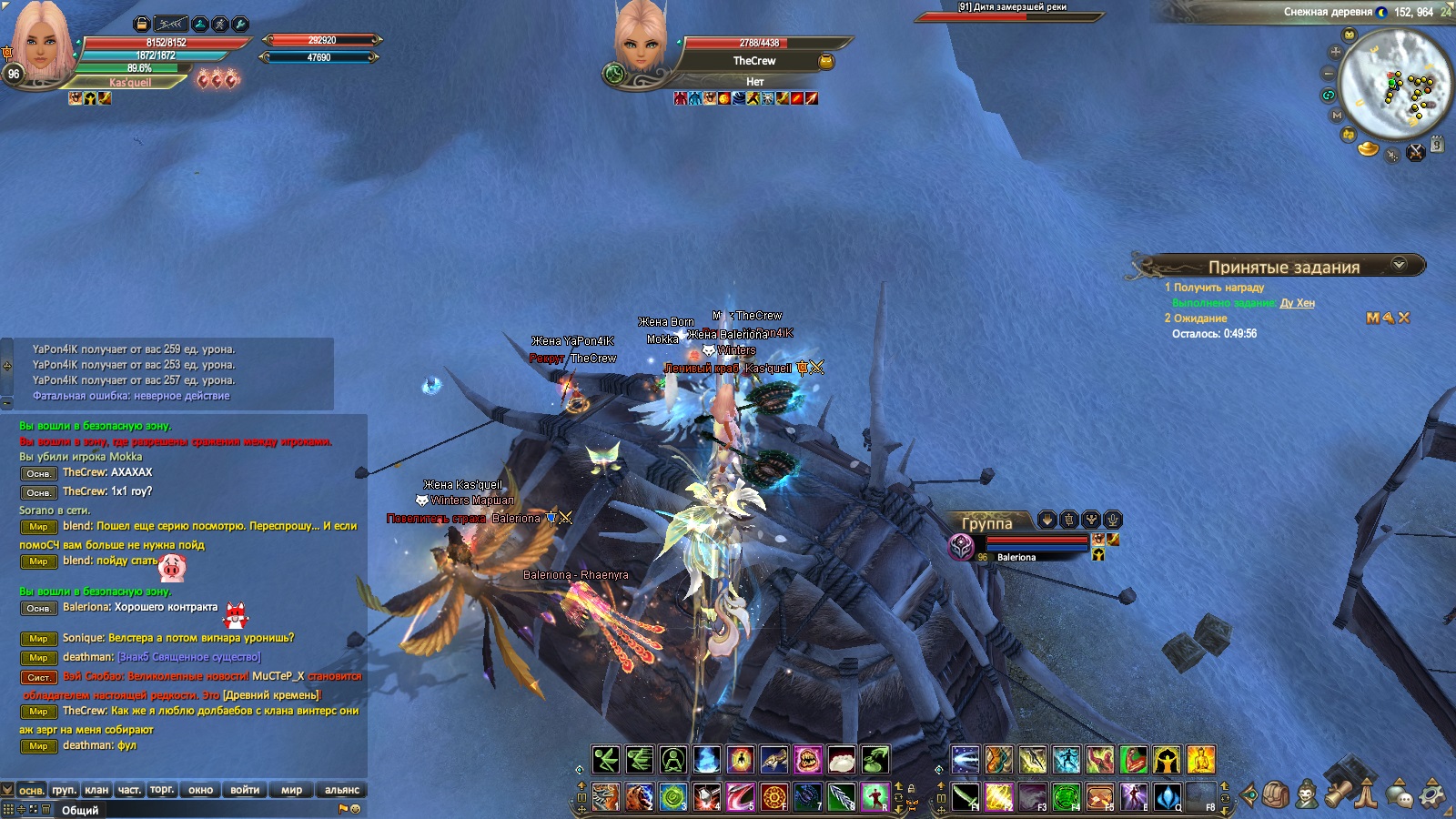Open the backpack inventory

point(1276,794)
